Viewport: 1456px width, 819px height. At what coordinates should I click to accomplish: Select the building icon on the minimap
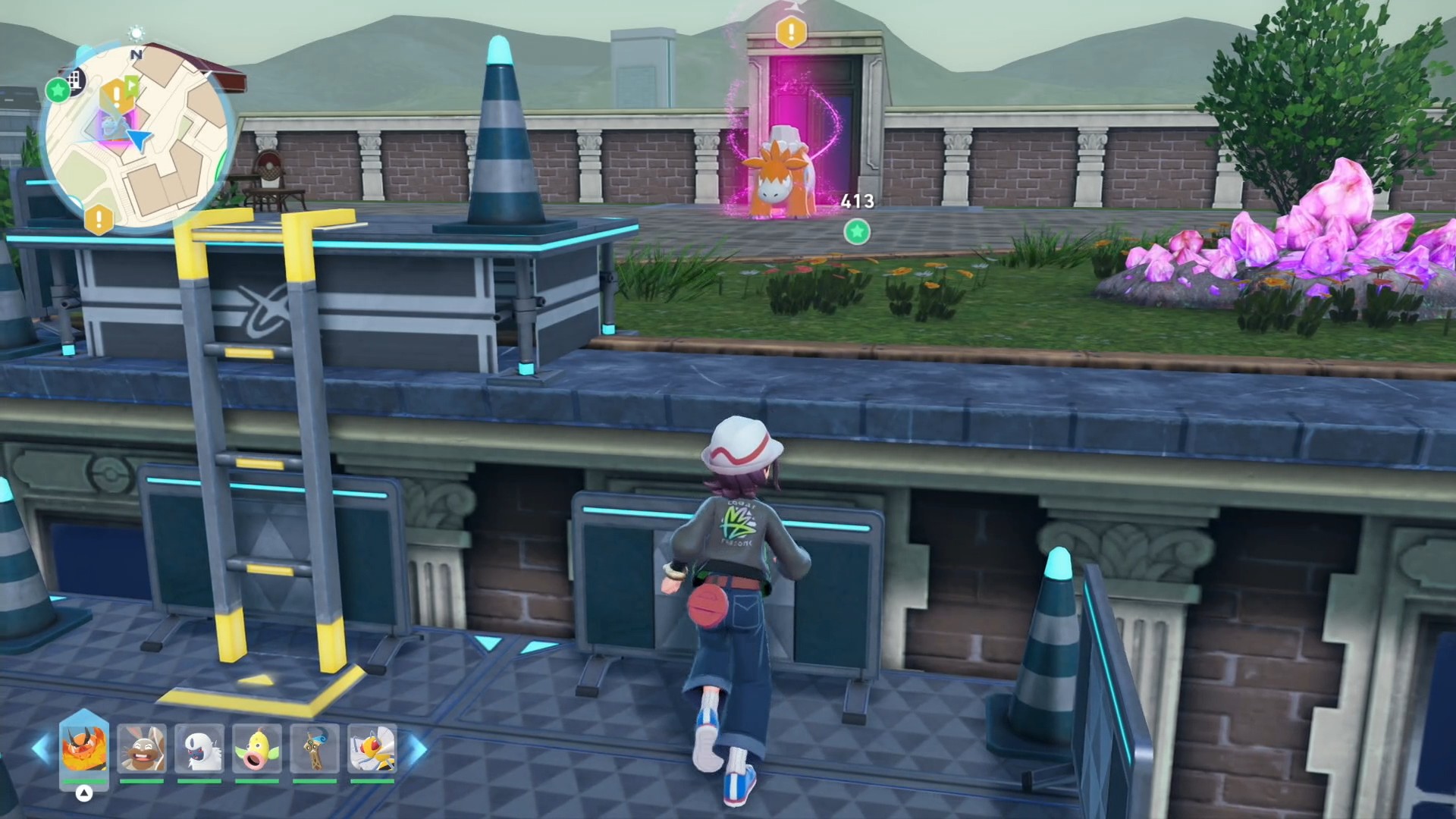pos(75,79)
